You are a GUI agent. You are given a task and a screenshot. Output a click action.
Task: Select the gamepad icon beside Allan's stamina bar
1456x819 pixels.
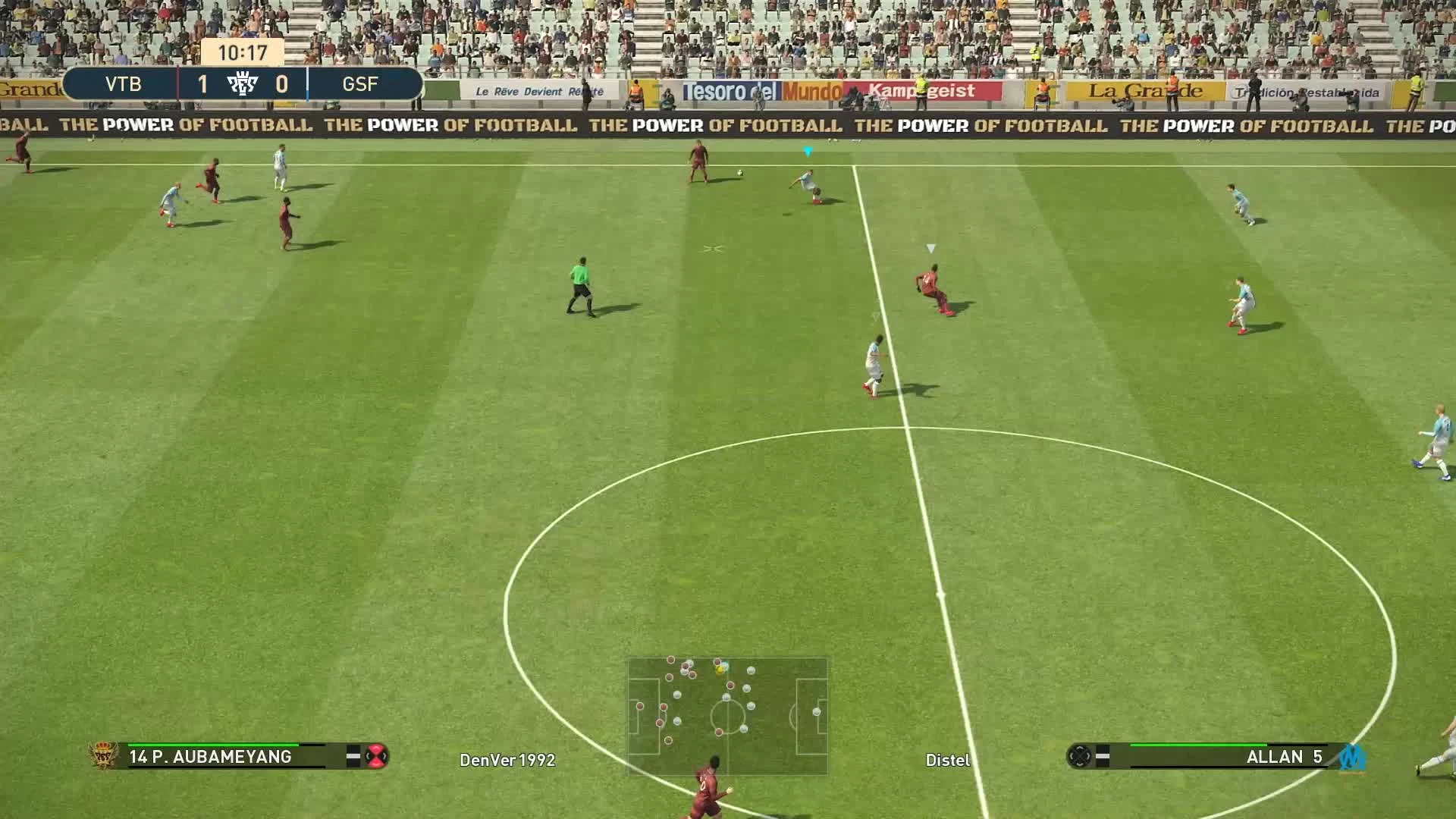click(x=1079, y=757)
